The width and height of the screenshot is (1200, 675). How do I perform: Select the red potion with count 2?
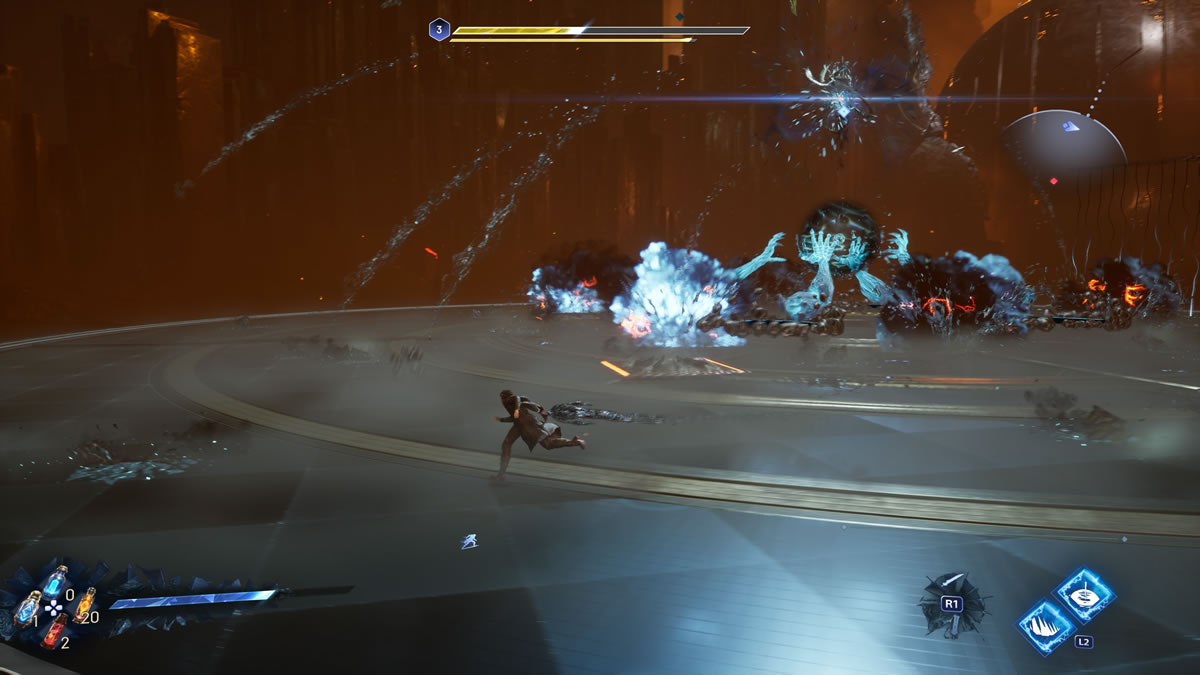point(54,630)
